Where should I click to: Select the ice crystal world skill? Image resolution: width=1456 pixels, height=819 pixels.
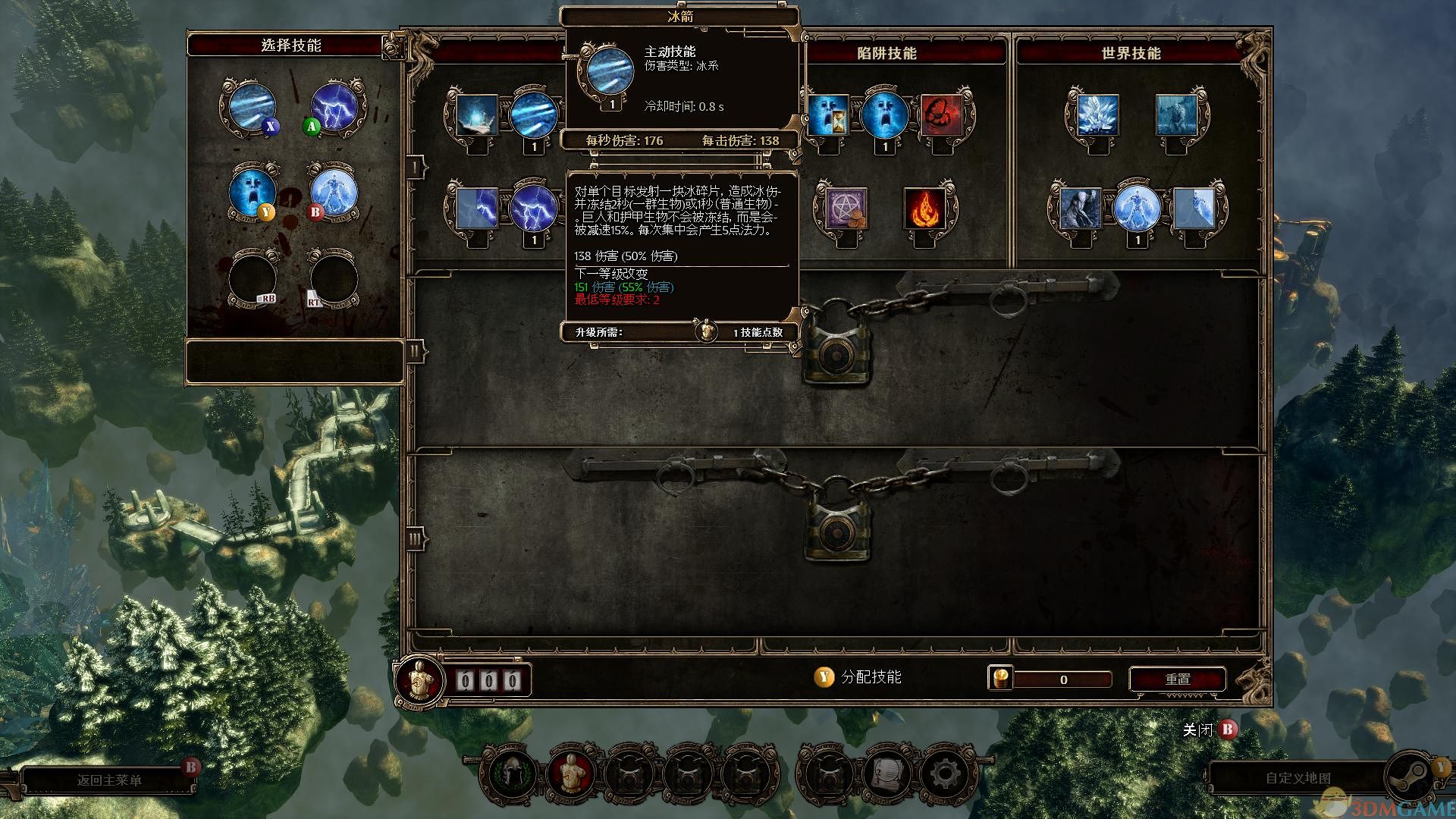(1096, 115)
